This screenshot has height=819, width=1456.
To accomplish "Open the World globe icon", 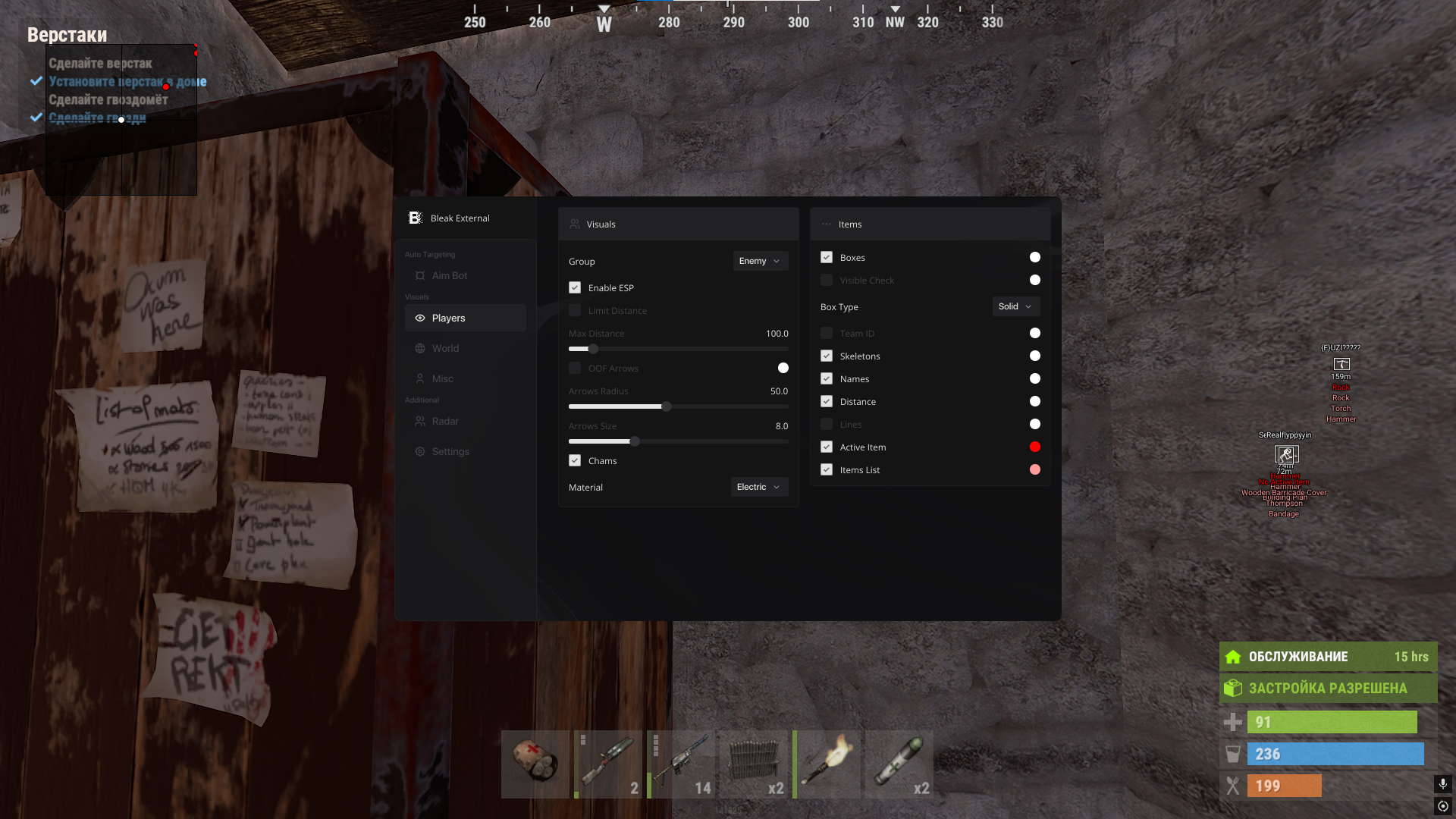I will tap(421, 348).
